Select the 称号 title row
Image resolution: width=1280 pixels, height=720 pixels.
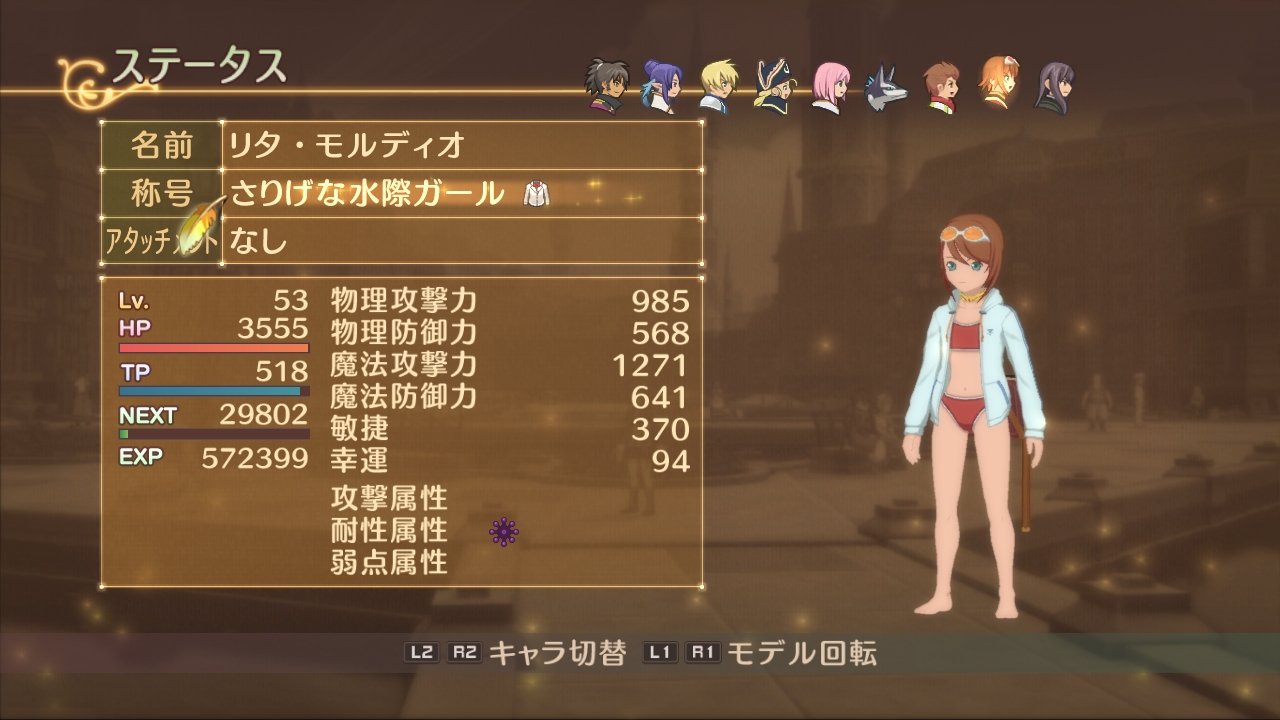400,193
